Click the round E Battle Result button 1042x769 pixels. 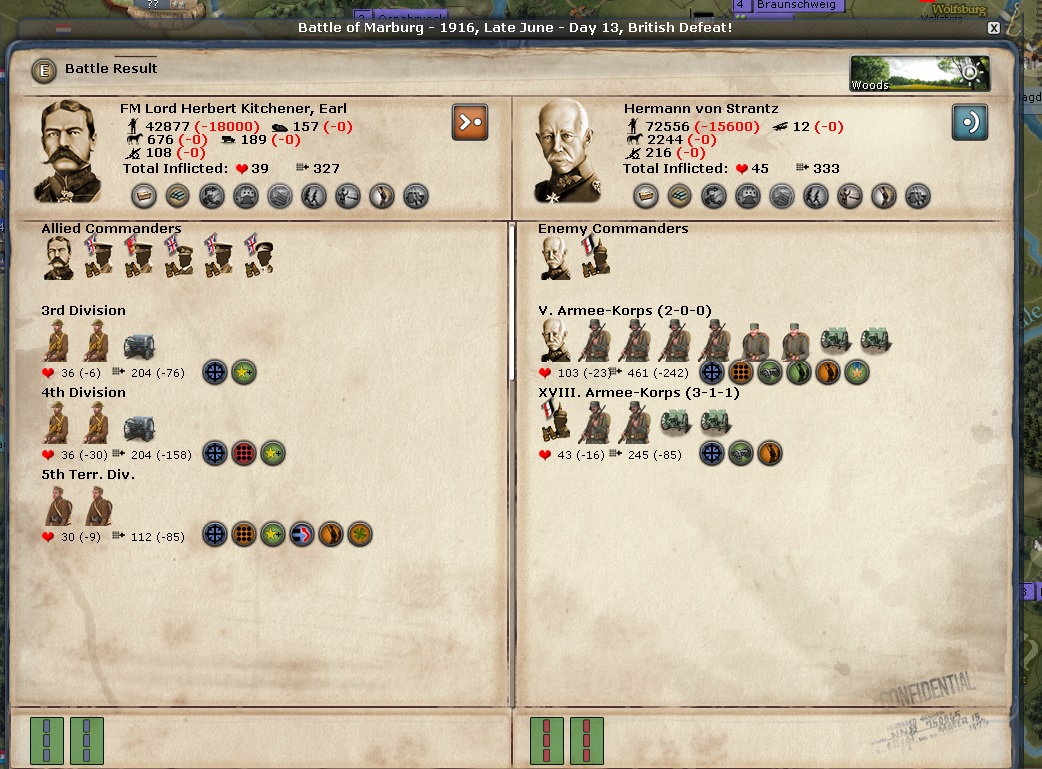tap(44, 70)
